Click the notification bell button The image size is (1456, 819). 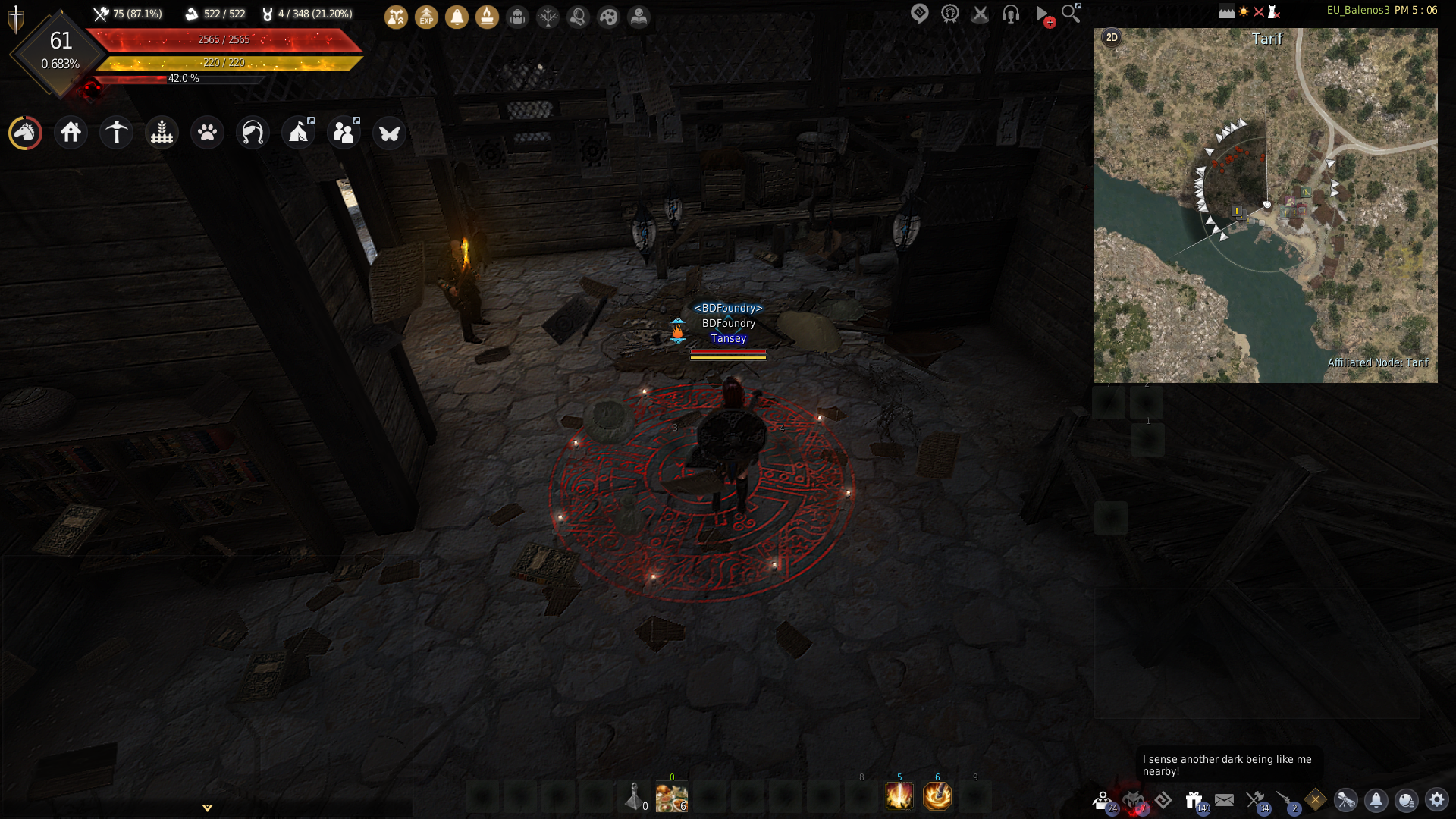pos(1376,799)
